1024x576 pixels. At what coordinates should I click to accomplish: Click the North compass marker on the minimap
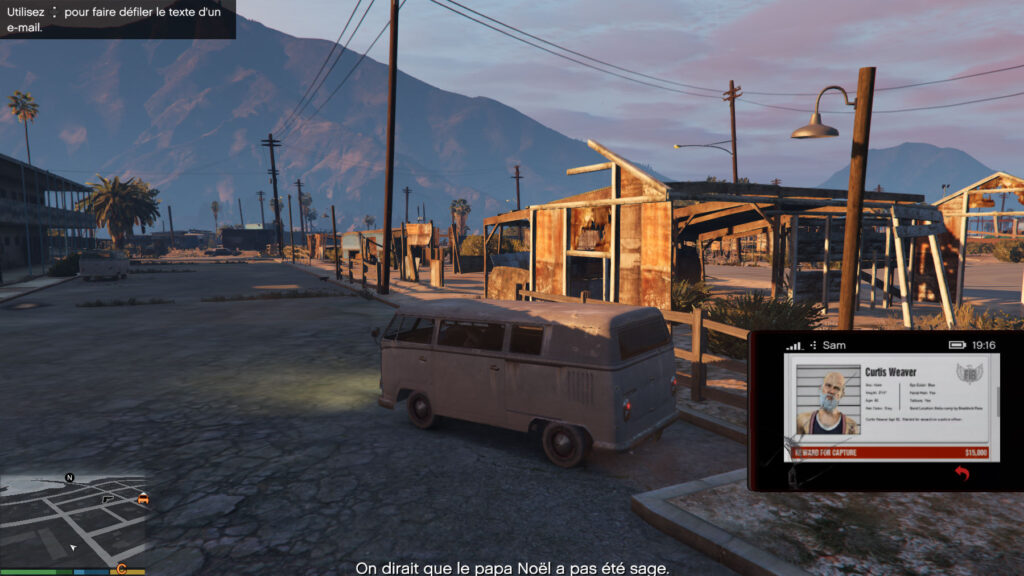click(69, 478)
